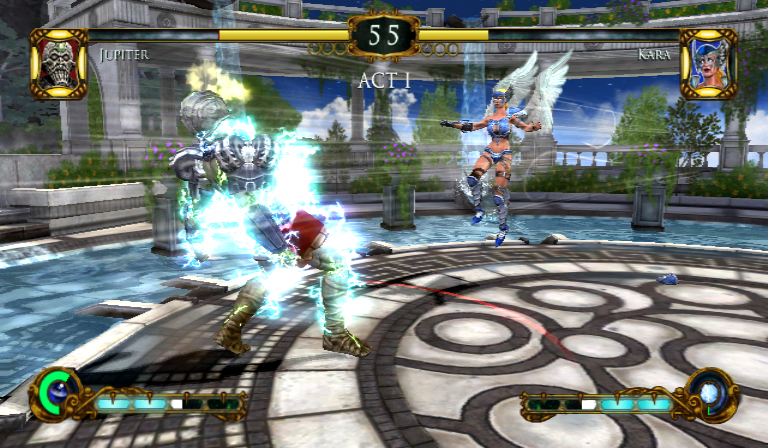Select Kara's character portrait
The width and height of the screenshot is (768, 448).
708,63
